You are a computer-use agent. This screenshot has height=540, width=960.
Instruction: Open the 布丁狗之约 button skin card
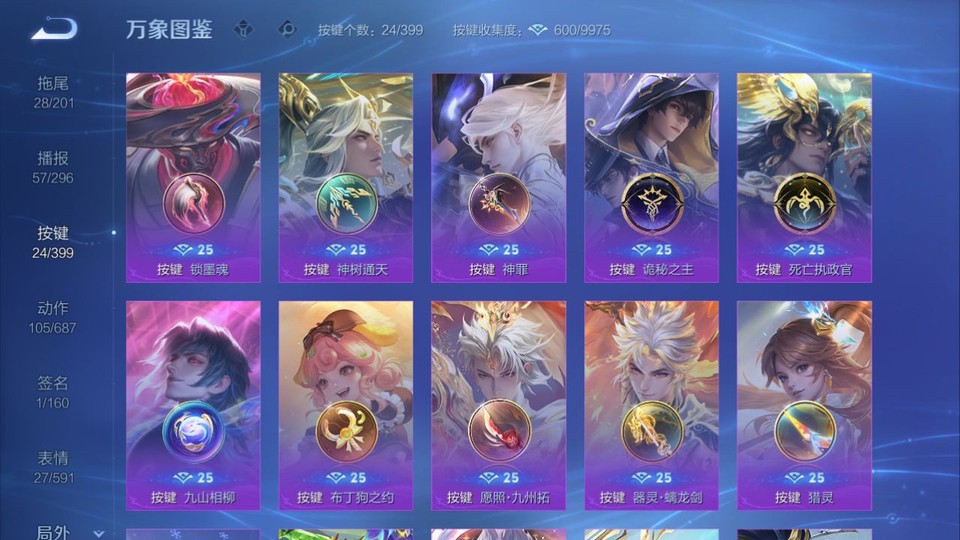(x=346, y=406)
